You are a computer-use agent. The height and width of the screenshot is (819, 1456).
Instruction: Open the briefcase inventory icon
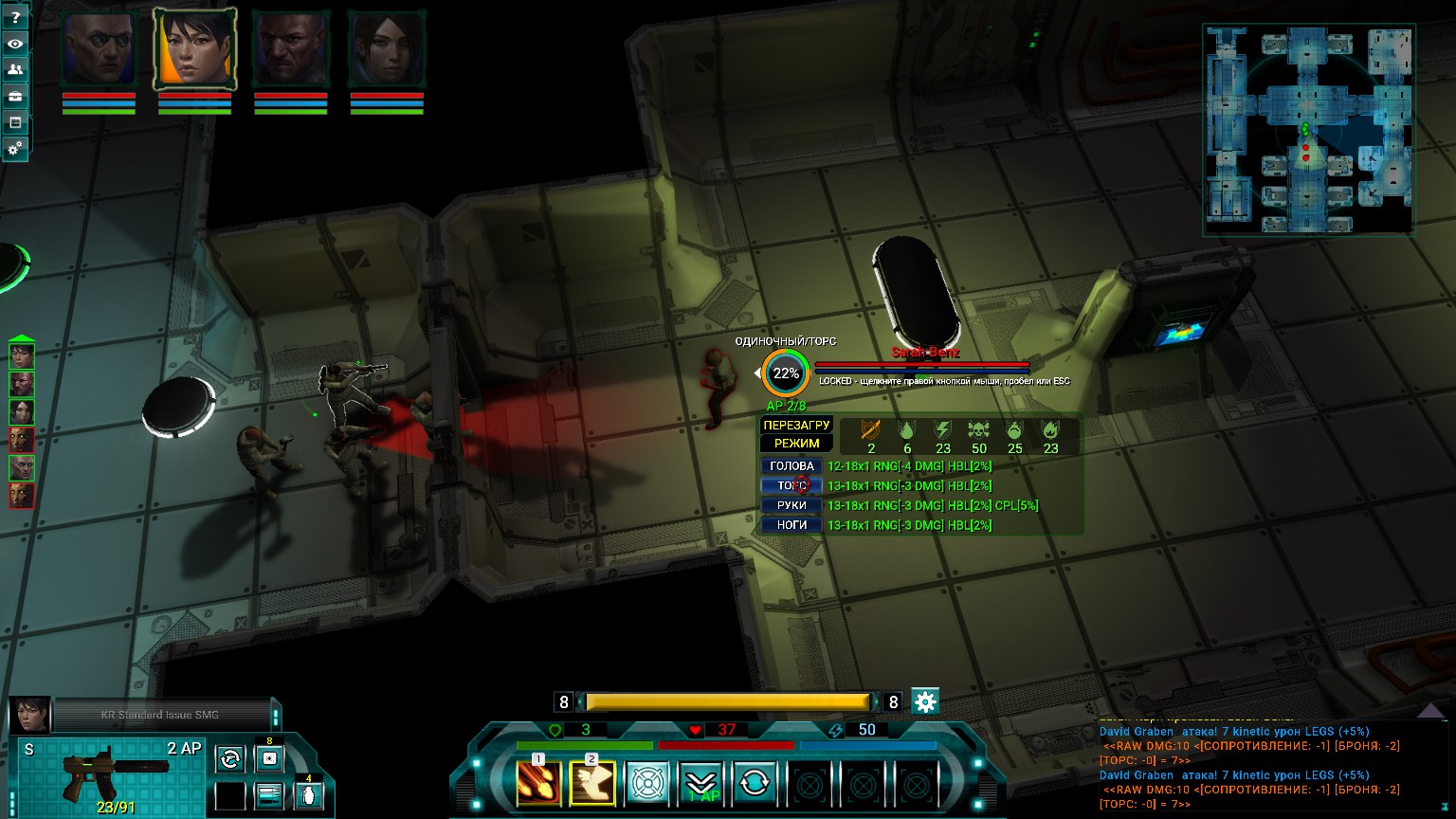pyautogui.click(x=15, y=97)
